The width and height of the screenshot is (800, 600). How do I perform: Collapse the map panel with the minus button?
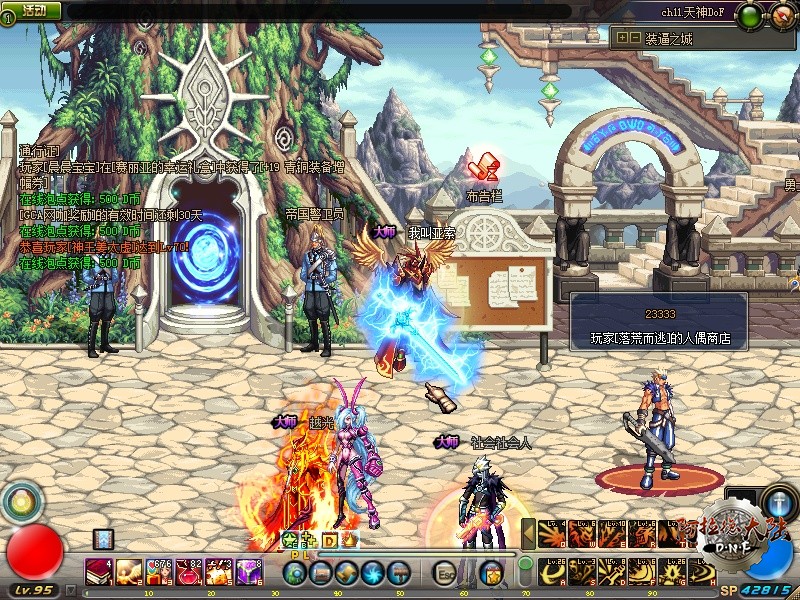coord(634,37)
